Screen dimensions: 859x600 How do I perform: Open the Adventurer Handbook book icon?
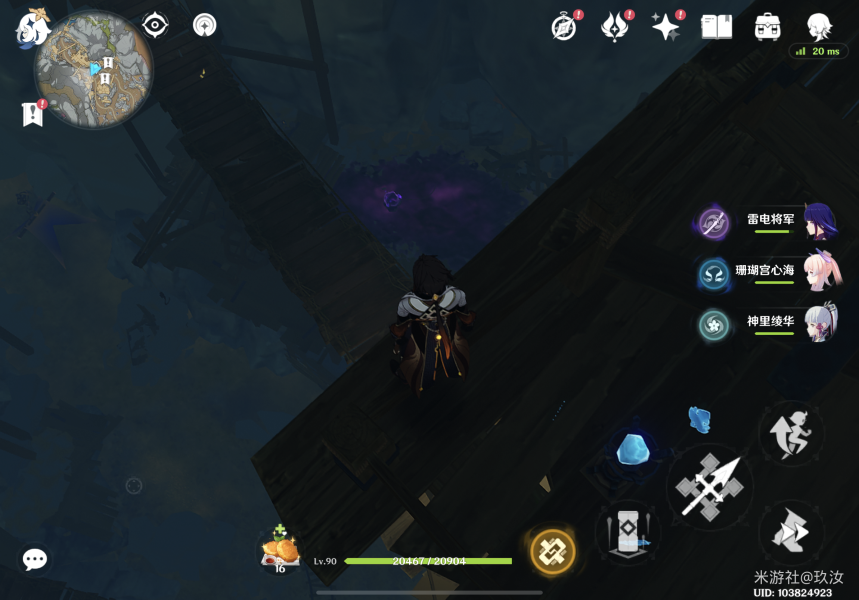pyautogui.click(x=716, y=27)
